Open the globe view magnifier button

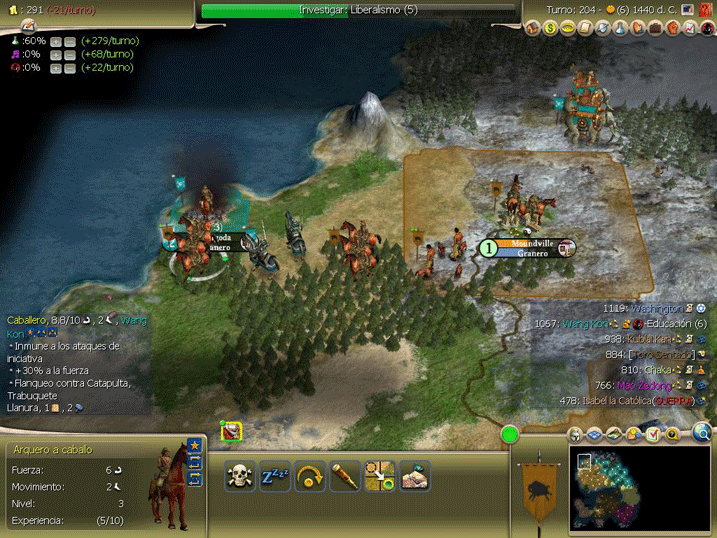pyautogui.click(x=703, y=433)
